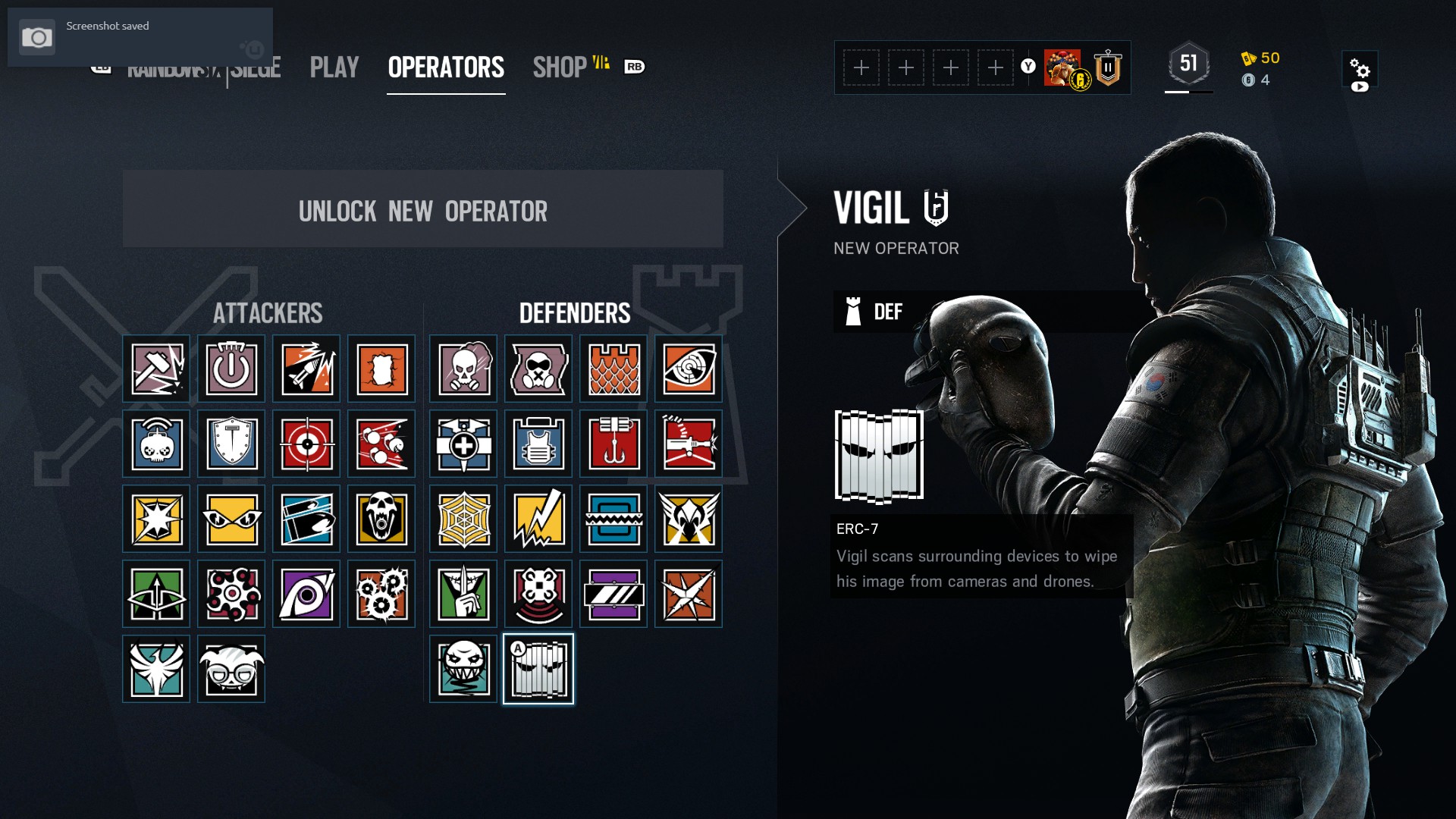Select the Vigil operator tile
Screen dimensions: 1456x819
click(538, 669)
